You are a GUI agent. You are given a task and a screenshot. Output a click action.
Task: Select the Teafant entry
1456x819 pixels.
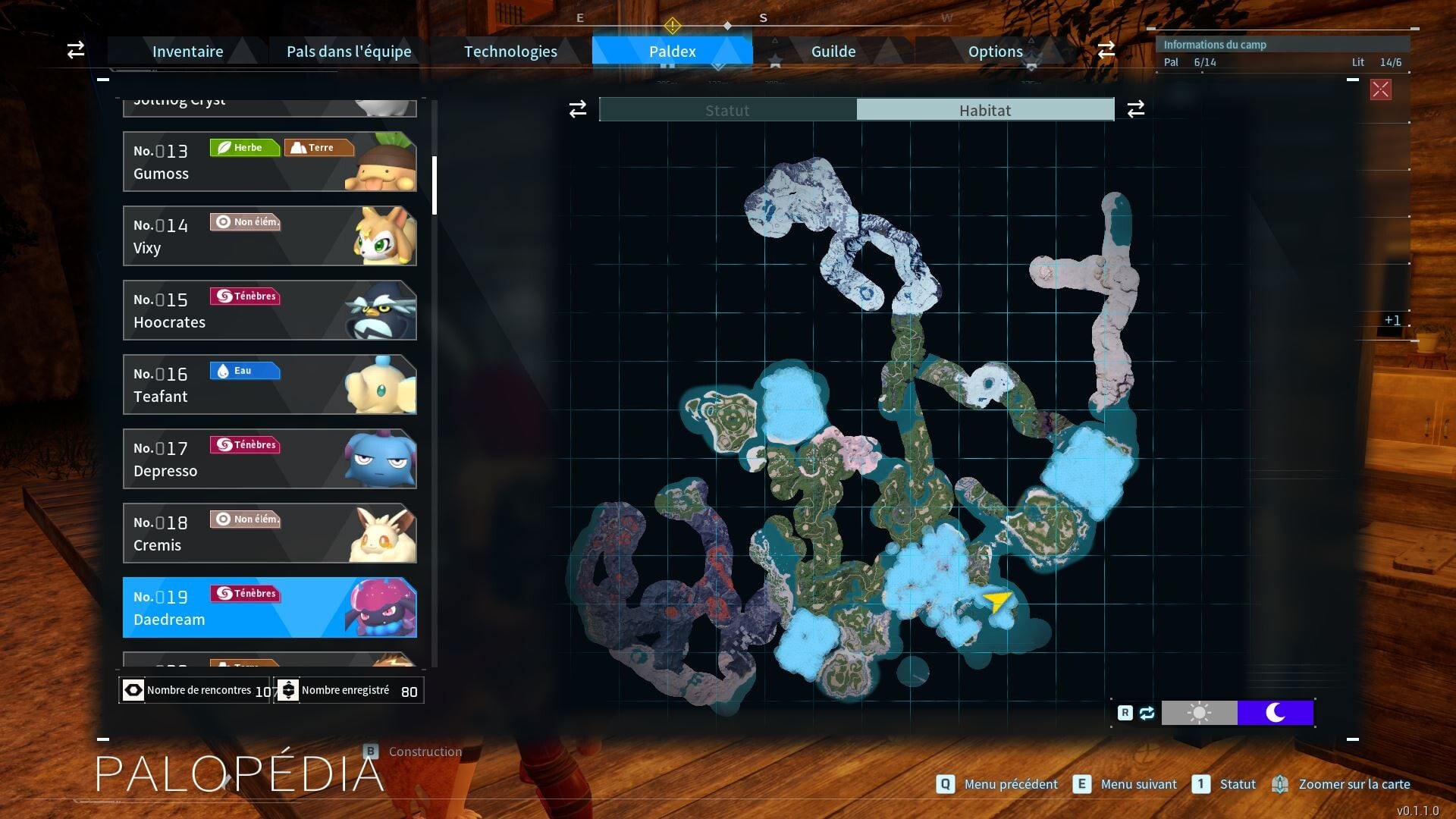click(269, 384)
